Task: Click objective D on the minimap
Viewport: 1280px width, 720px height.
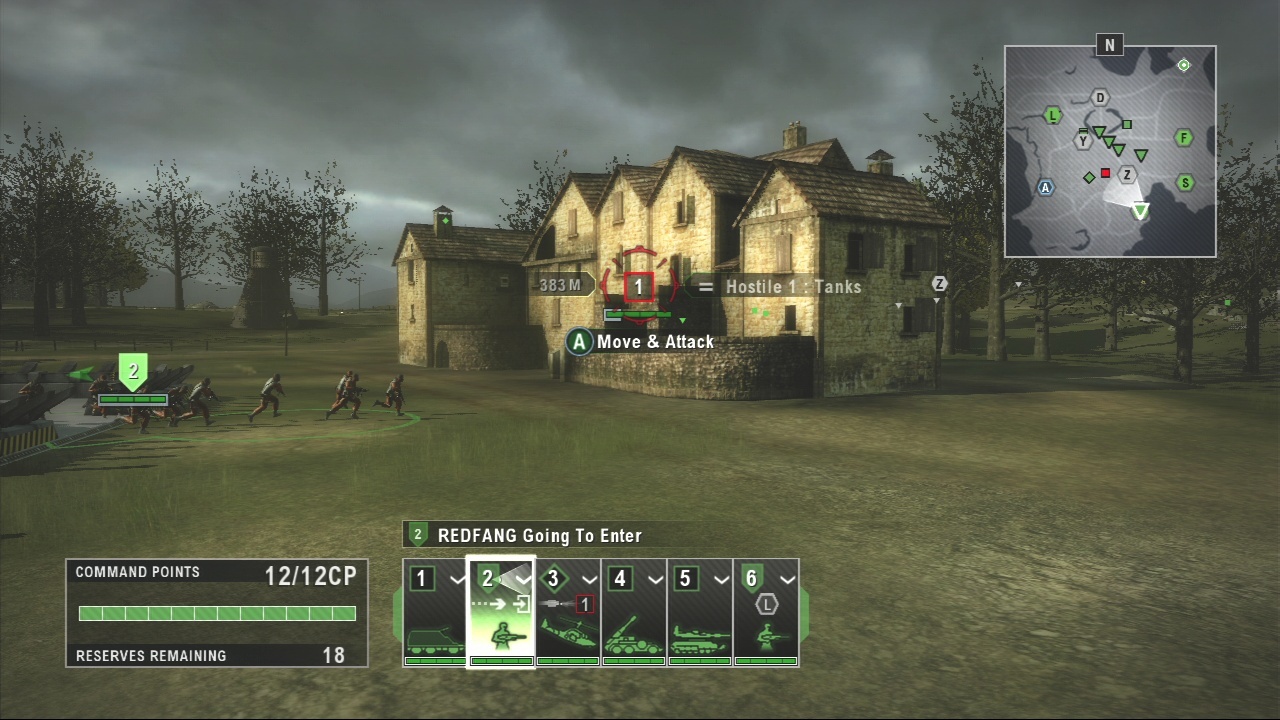Action: pos(1100,97)
